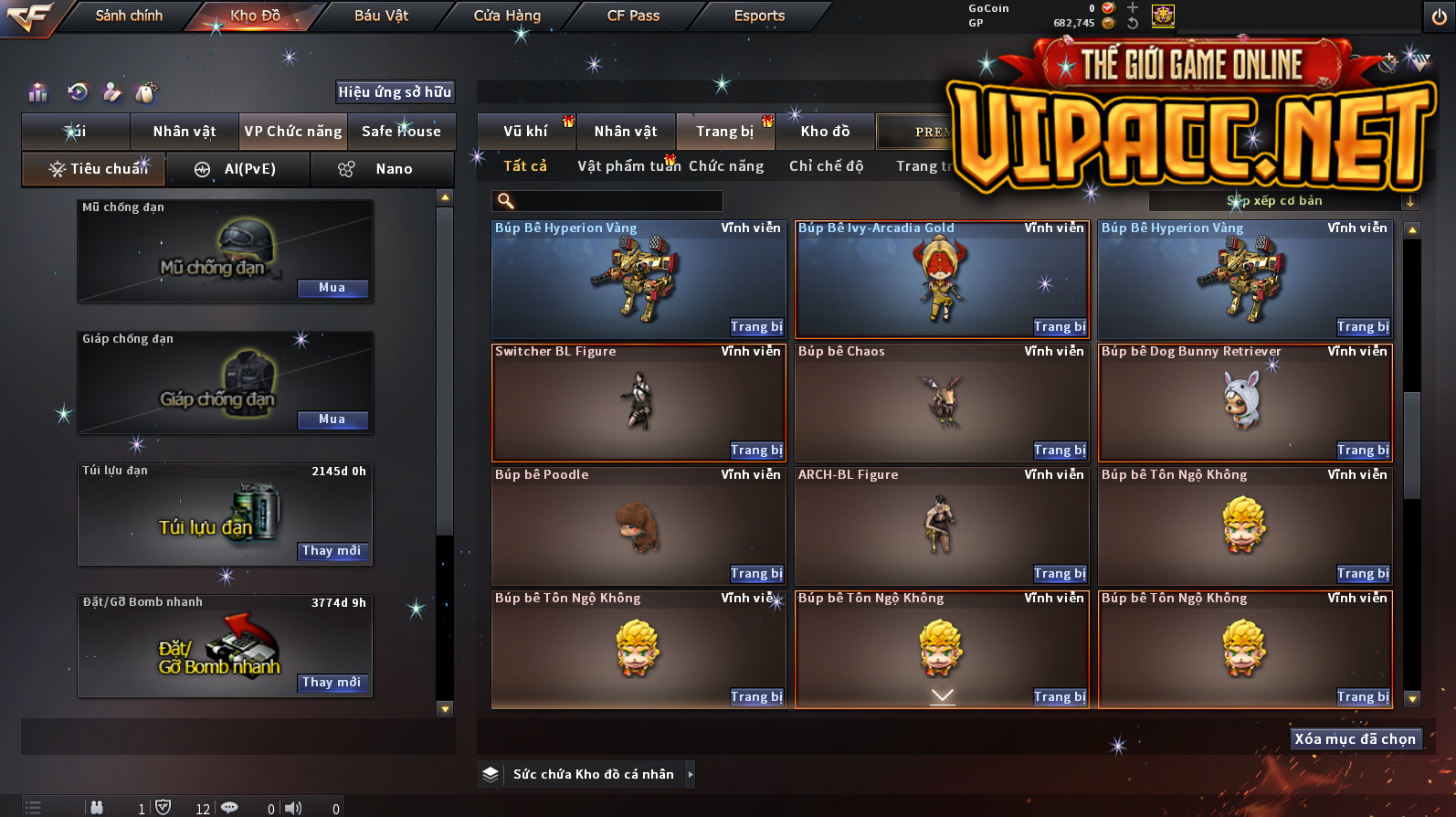Equip the Switcher BL Figure
Viewport: 1456px width, 817px height.
point(756,451)
